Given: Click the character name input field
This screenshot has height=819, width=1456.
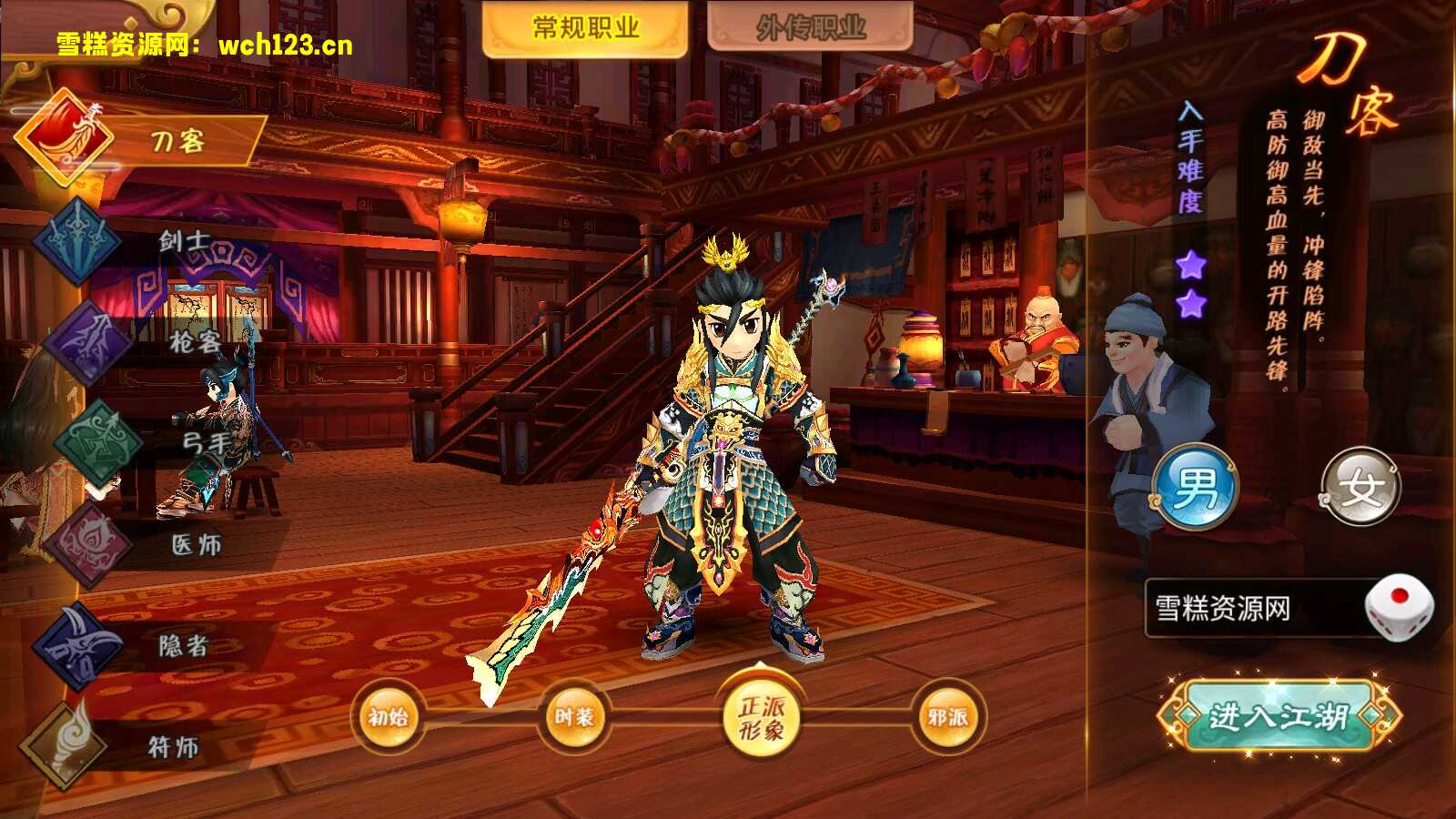Looking at the screenshot, I should coord(1251,608).
